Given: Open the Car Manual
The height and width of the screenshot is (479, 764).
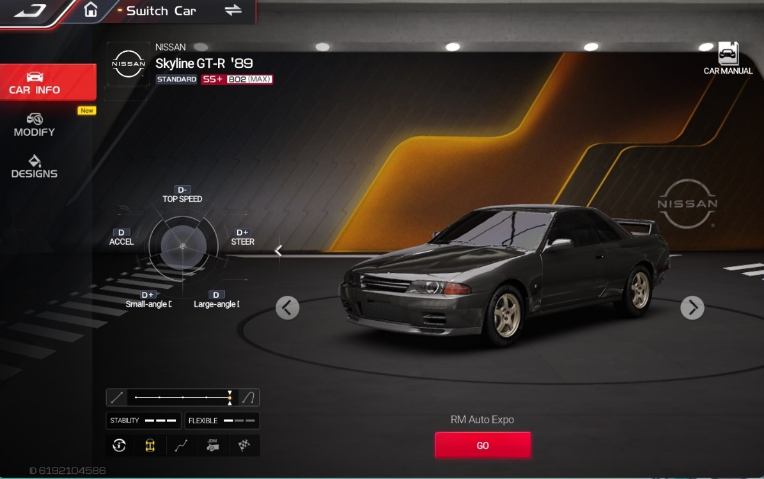Looking at the screenshot, I should [727, 59].
